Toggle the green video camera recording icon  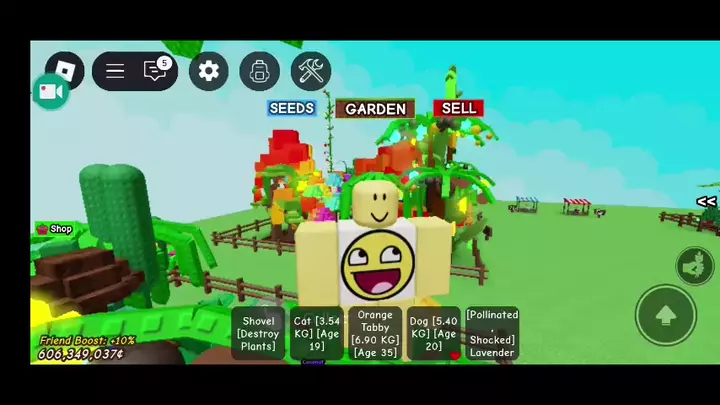coord(50,93)
